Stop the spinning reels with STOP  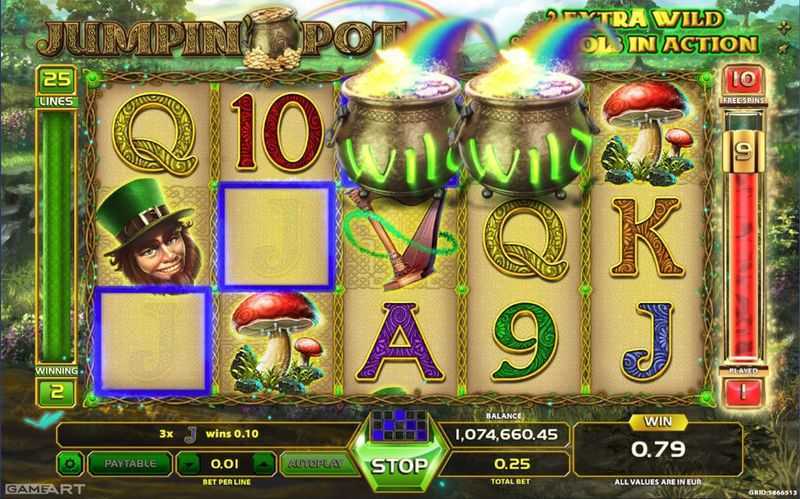(399, 466)
